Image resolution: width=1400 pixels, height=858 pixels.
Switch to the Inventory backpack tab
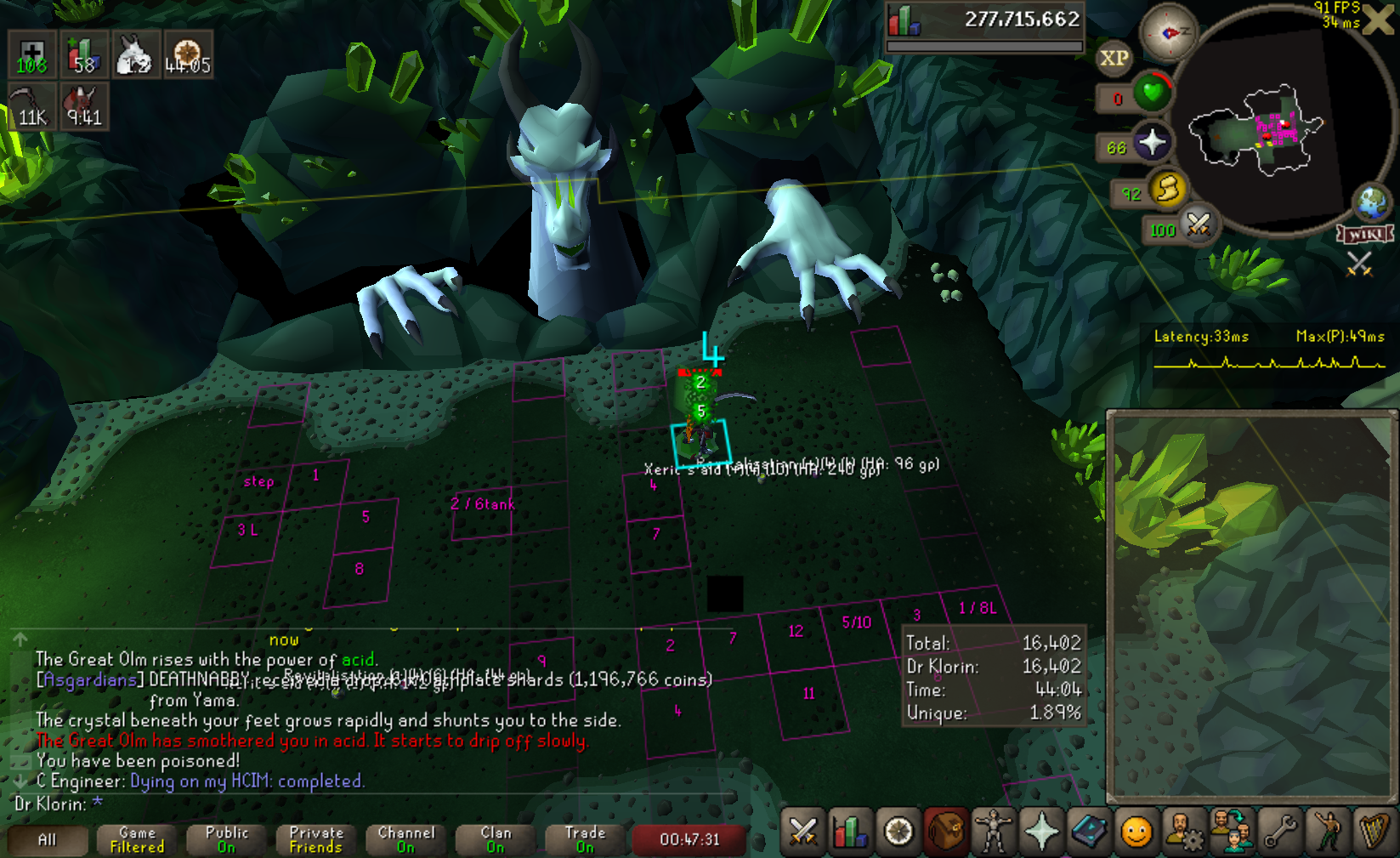tap(945, 831)
